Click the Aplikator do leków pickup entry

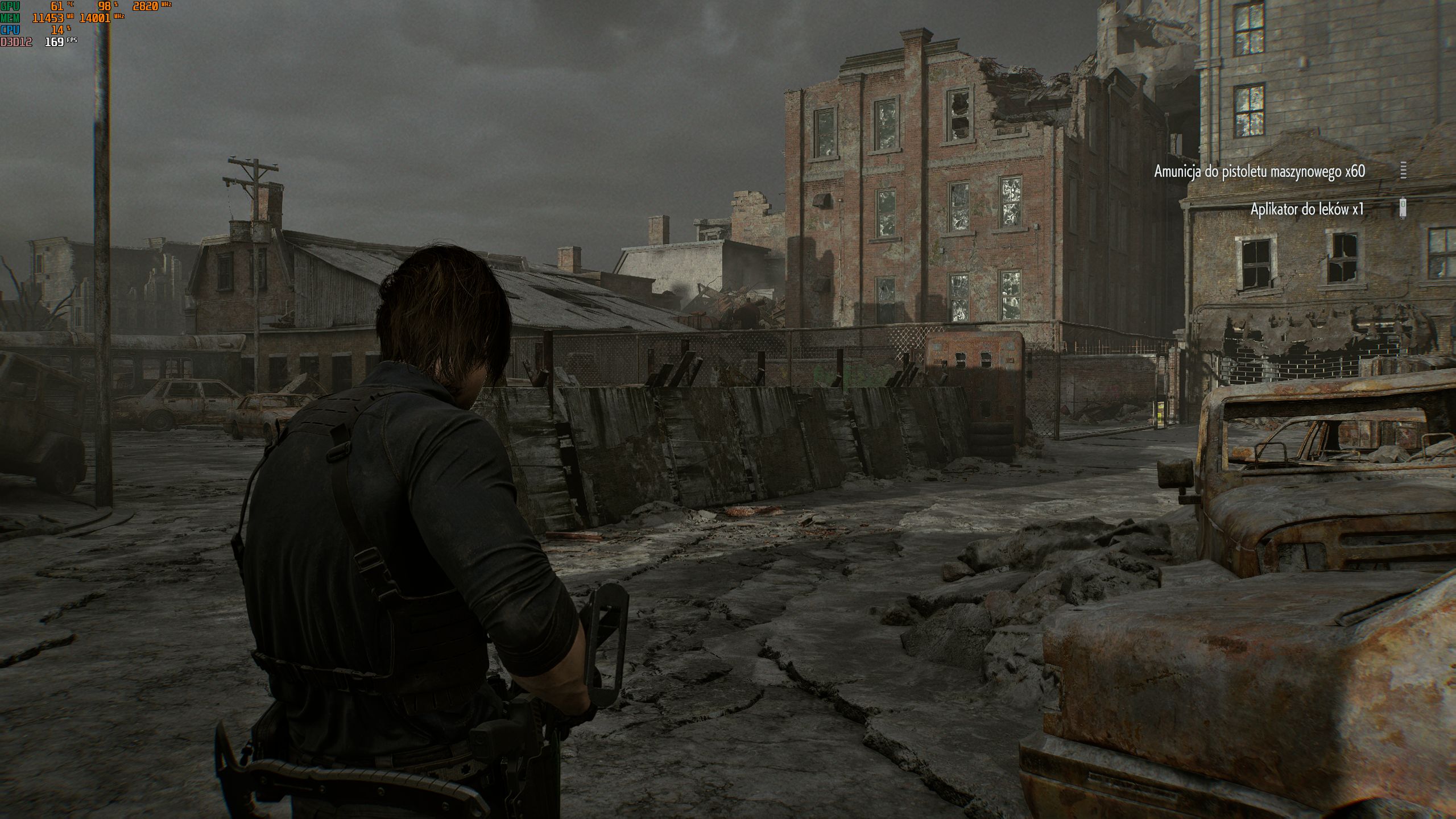pyautogui.click(x=1306, y=209)
